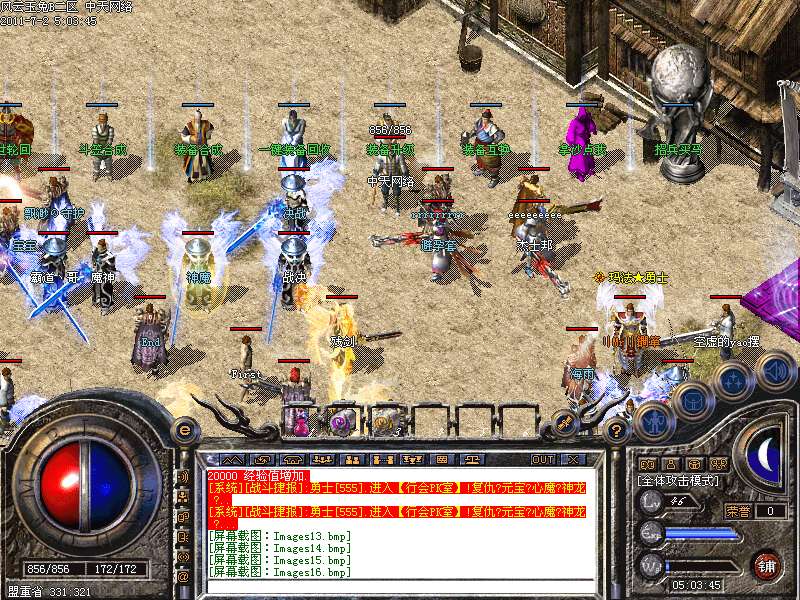Screen dimensions: 800x600
Task: Close the game with the X button
Action: click(x=573, y=459)
